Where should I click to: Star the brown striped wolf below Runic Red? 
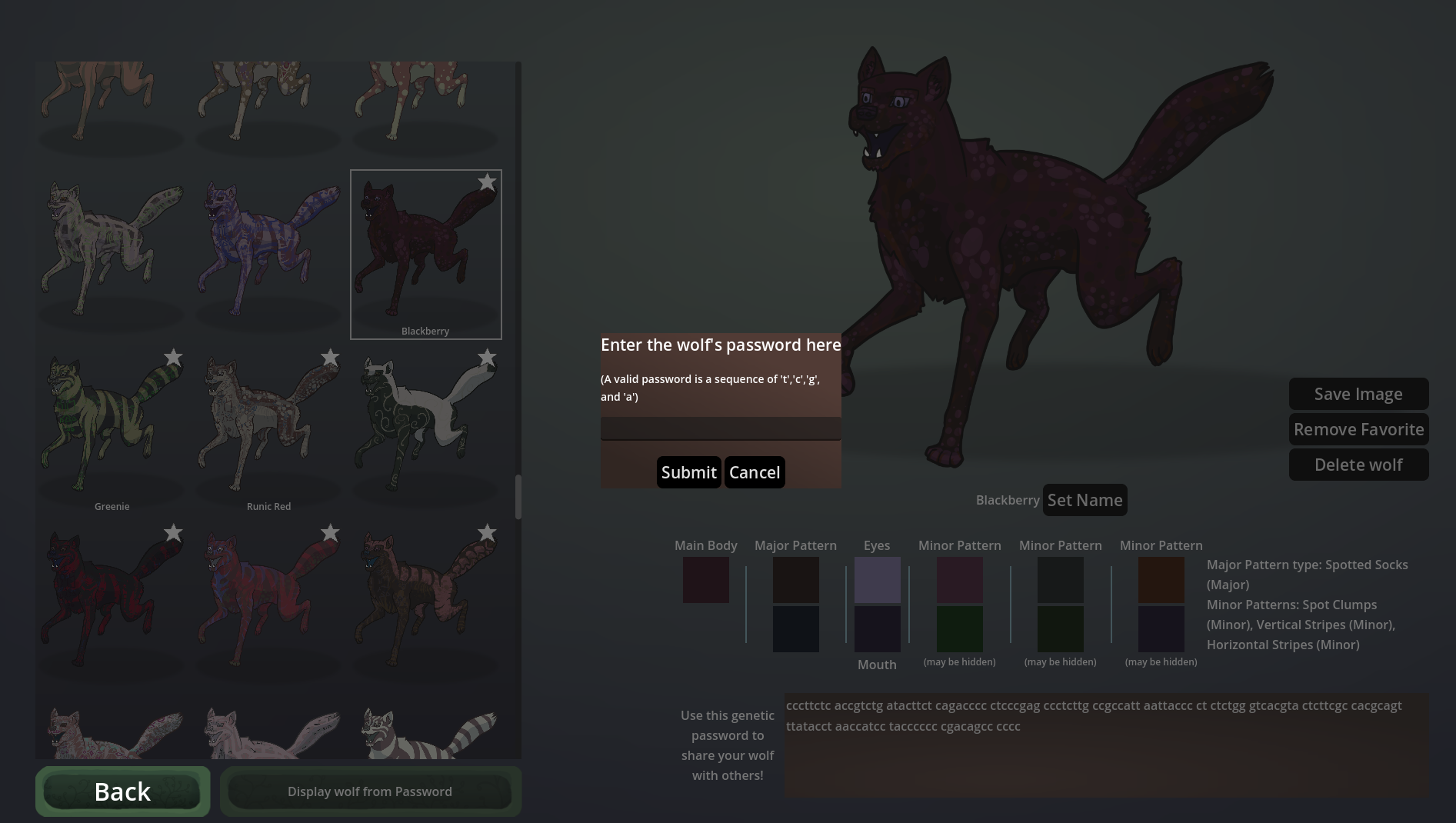point(487,532)
